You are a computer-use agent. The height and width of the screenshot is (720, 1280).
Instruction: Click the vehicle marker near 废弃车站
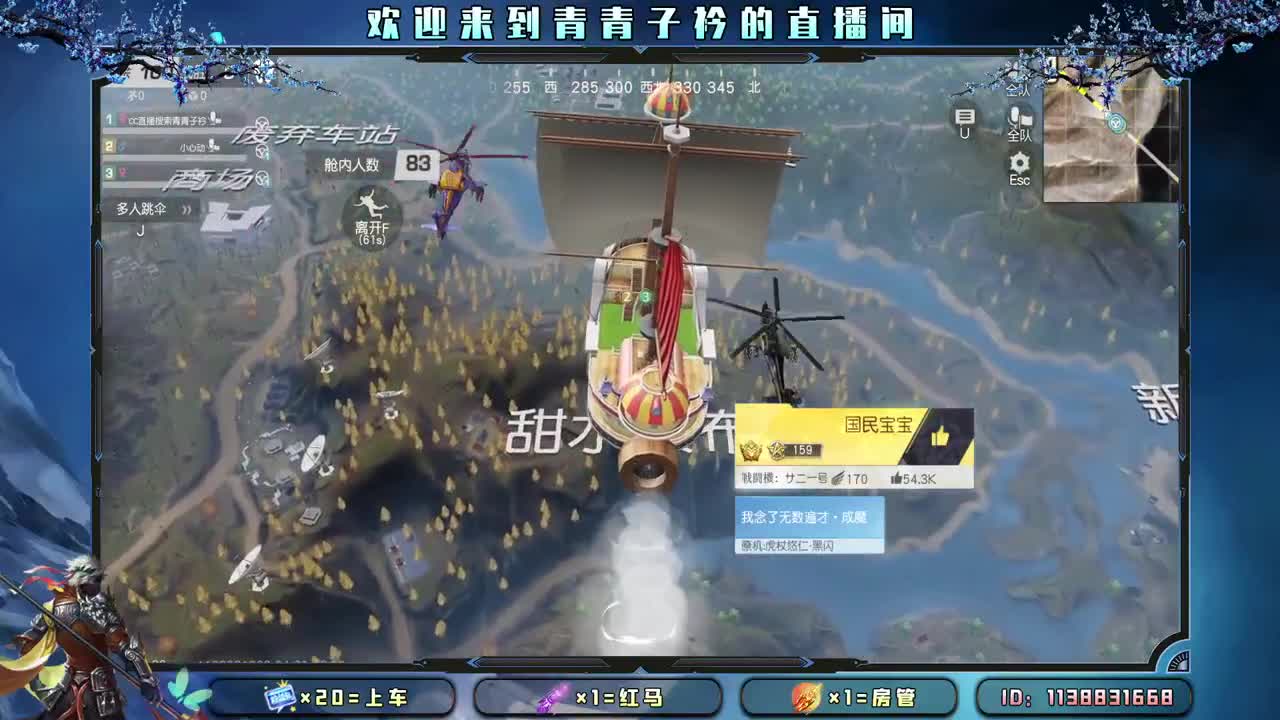(264, 121)
